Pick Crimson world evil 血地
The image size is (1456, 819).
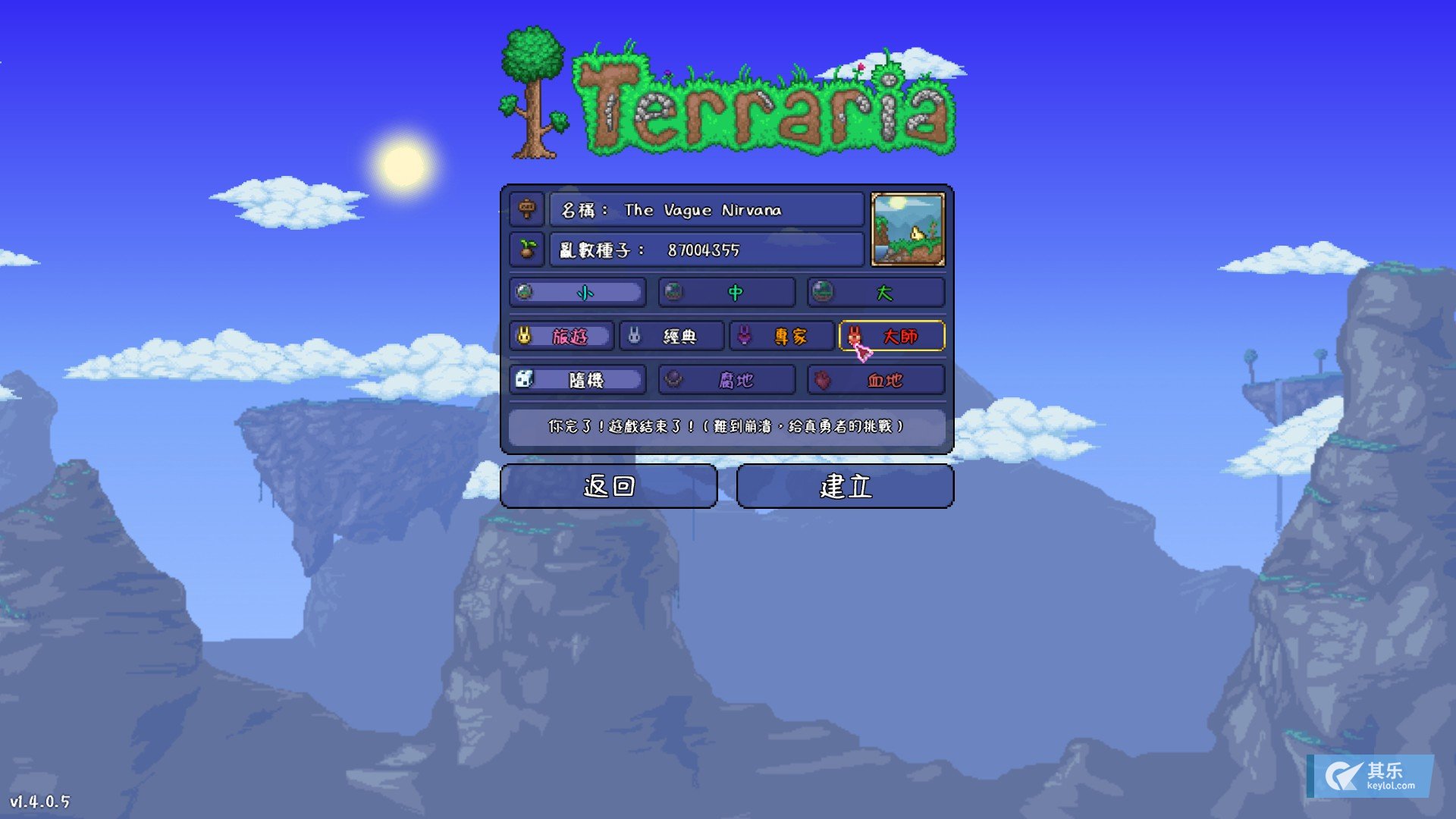(x=876, y=380)
